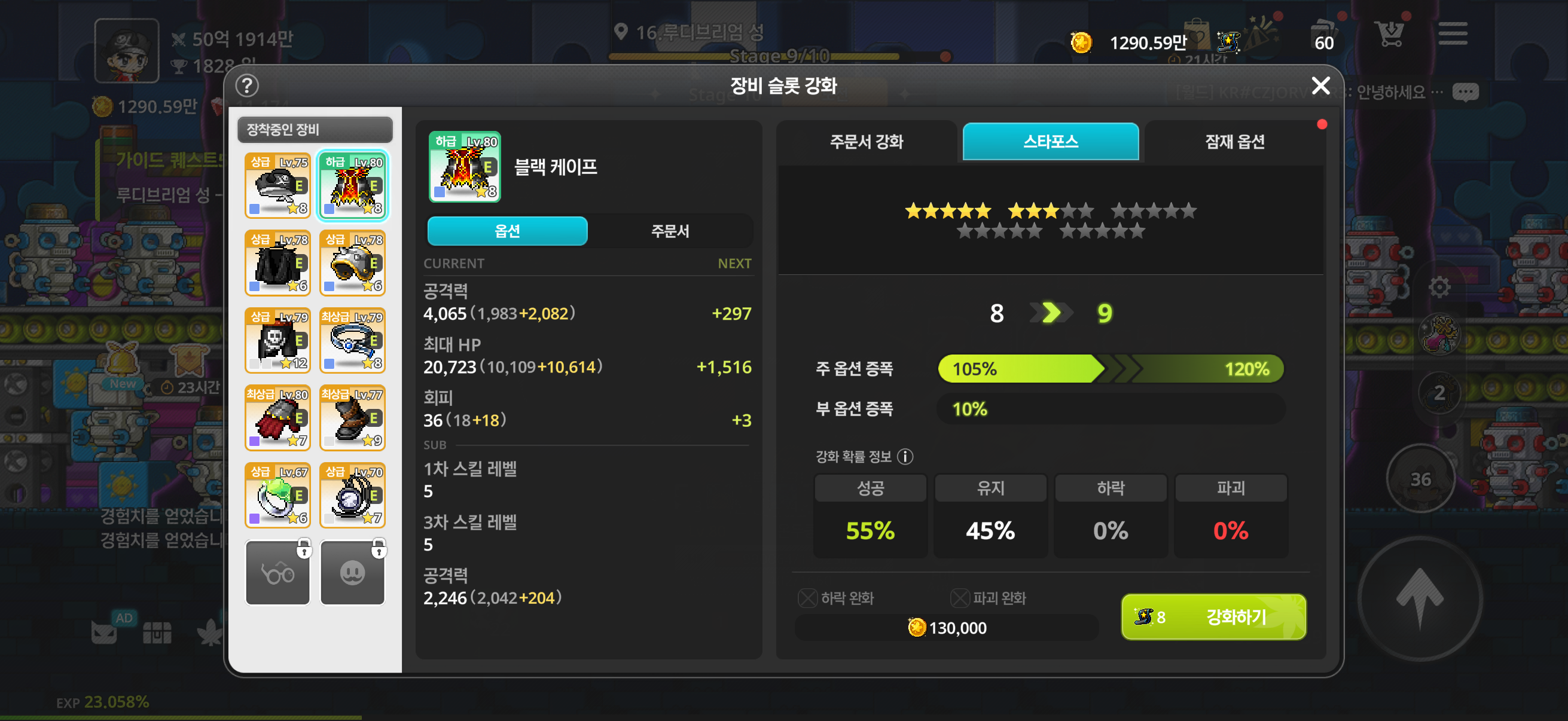Switch to the 주문서 sub-tab
This screenshot has width=1568, height=721.
670,231
